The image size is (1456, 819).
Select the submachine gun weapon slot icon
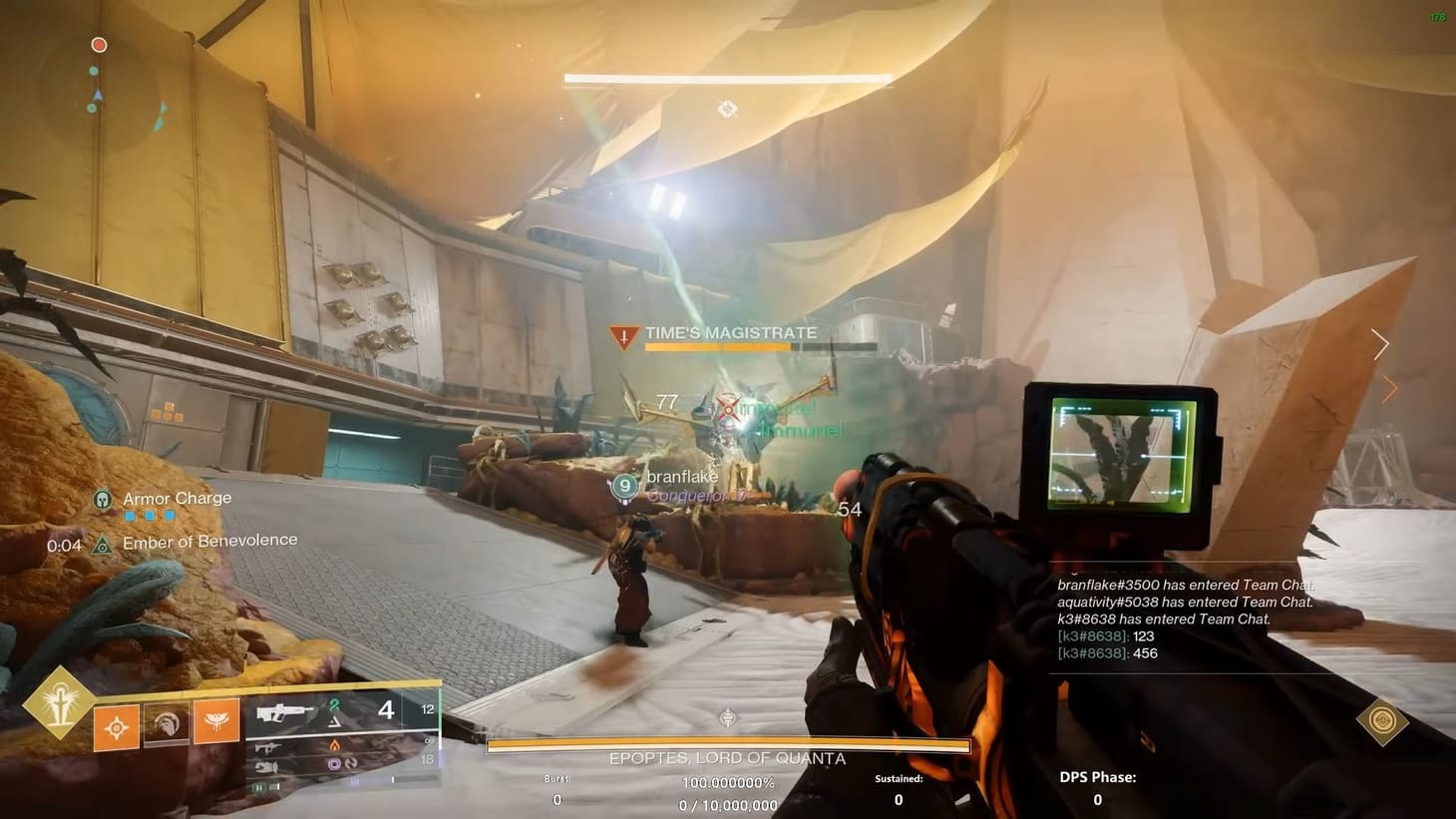[x=269, y=746]
